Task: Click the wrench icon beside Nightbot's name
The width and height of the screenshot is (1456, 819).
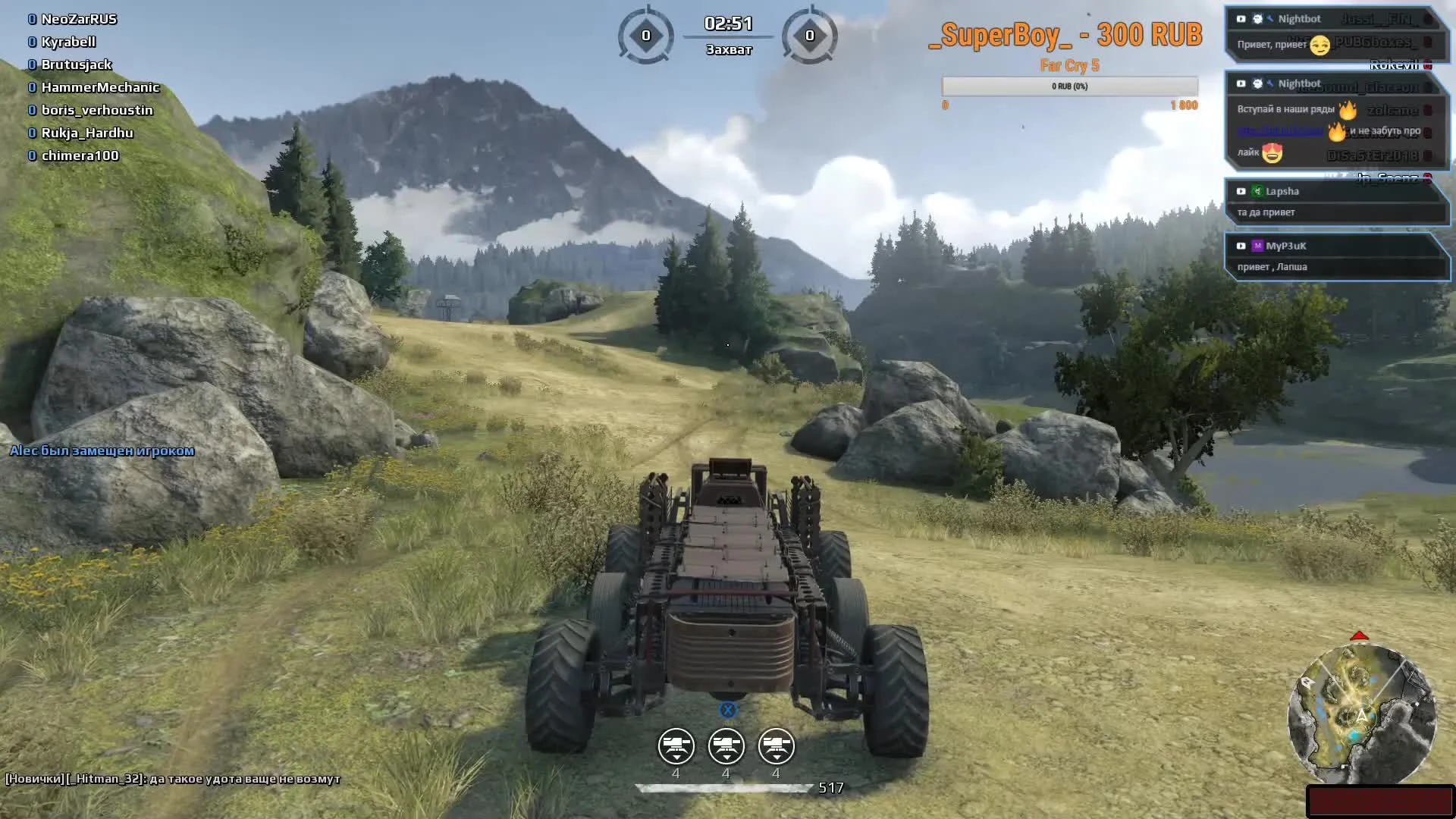Action: 1270,19
